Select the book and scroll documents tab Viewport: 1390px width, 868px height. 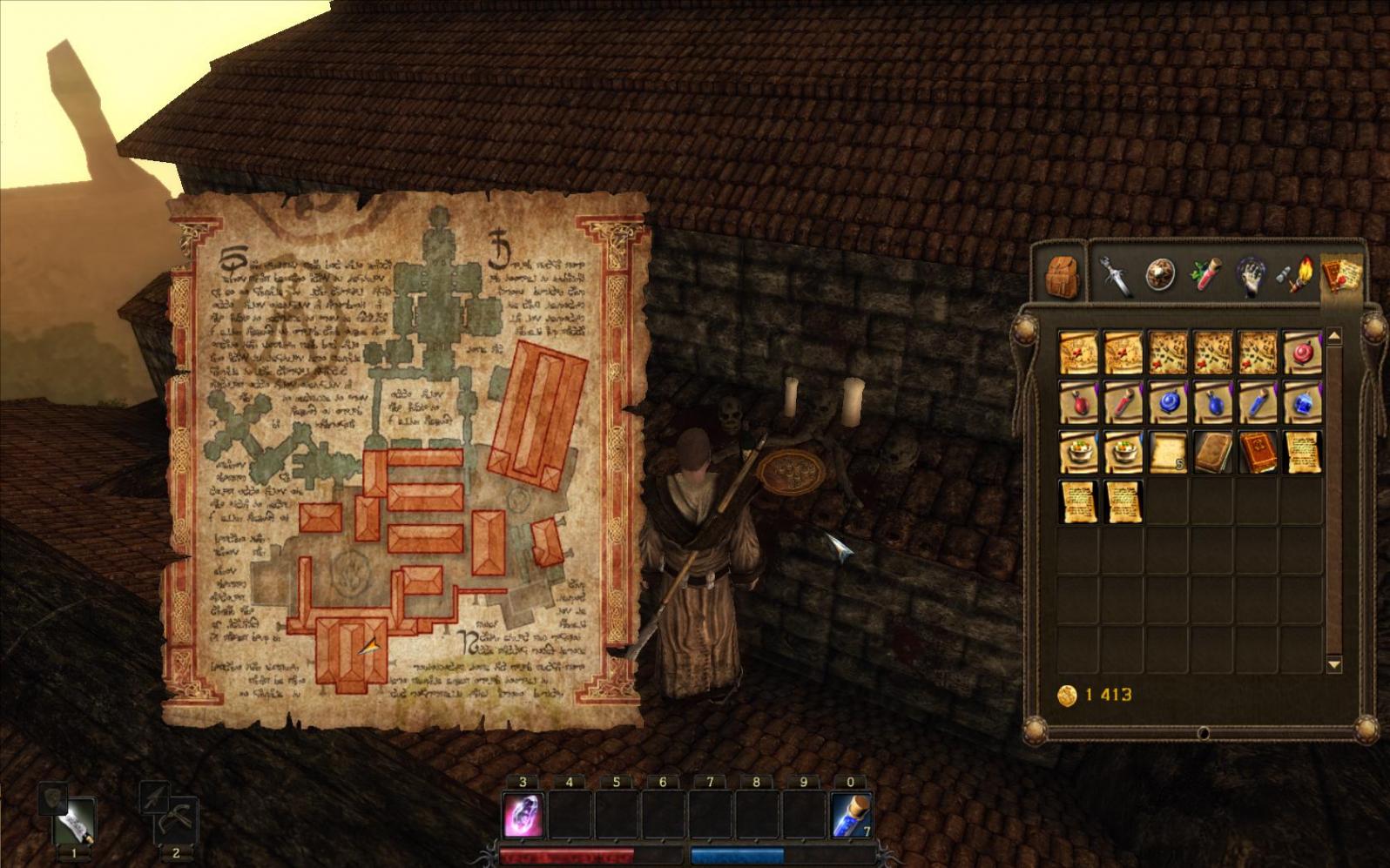[1341, 273]
